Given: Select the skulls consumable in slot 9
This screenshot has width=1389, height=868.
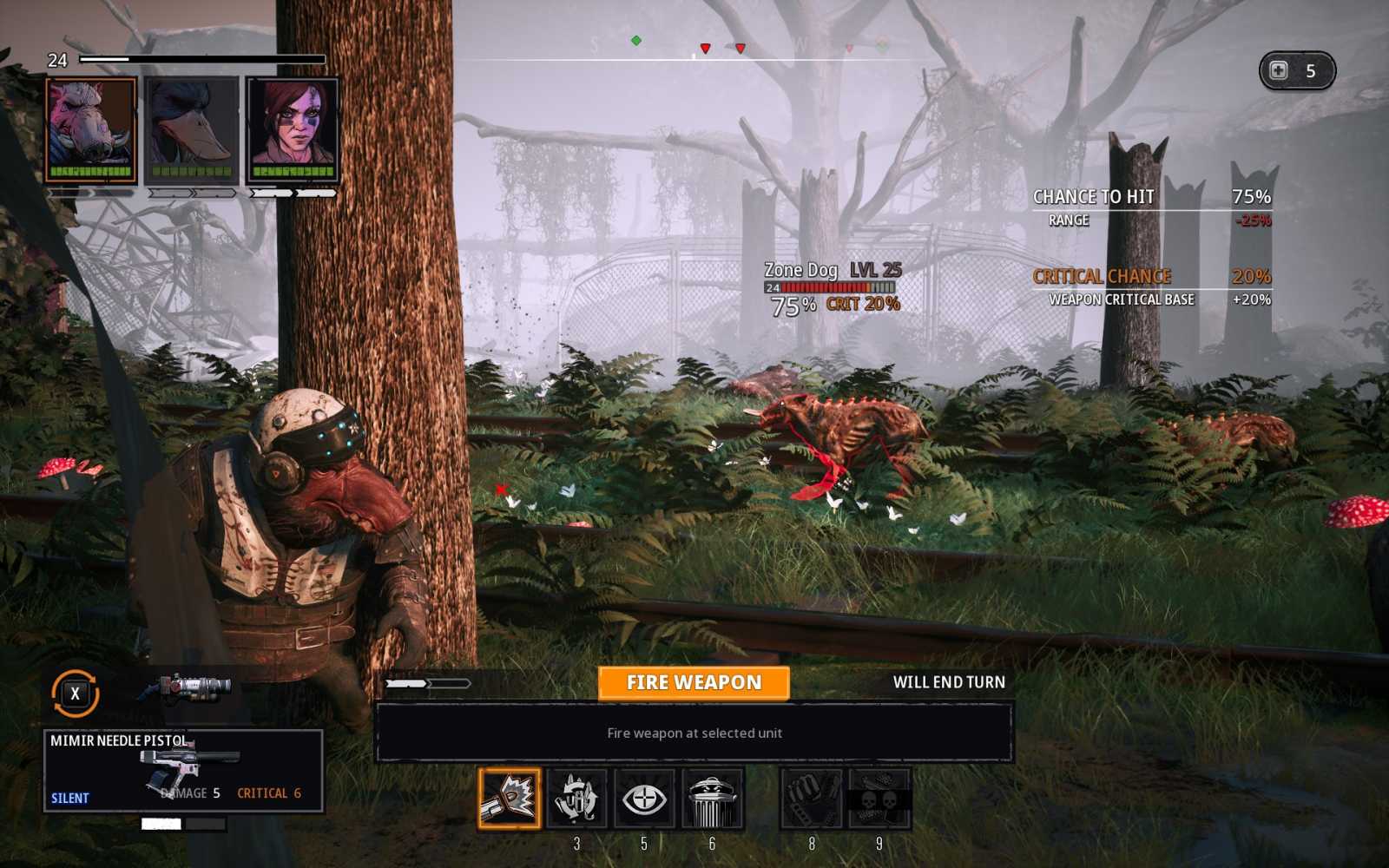Looking at the screenshot, I should tap(880, 799).
